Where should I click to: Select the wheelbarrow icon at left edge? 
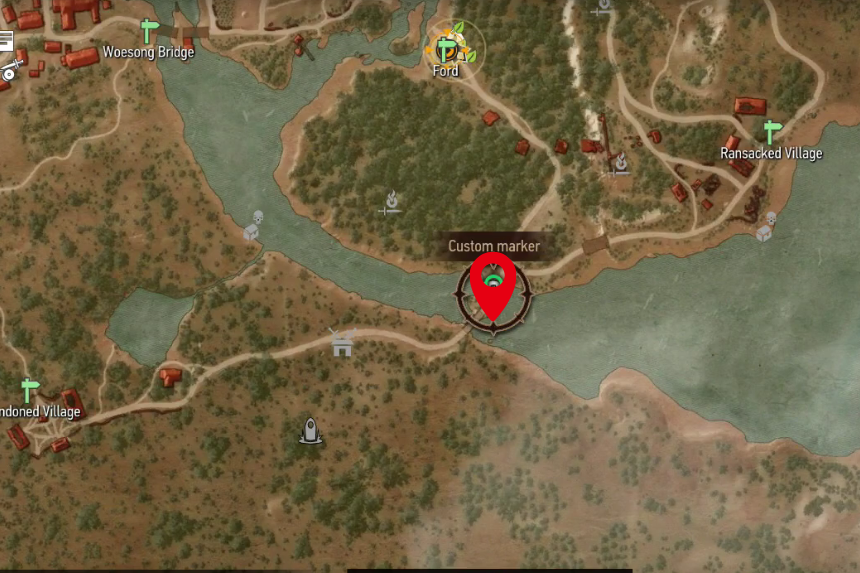pos(10,69)
